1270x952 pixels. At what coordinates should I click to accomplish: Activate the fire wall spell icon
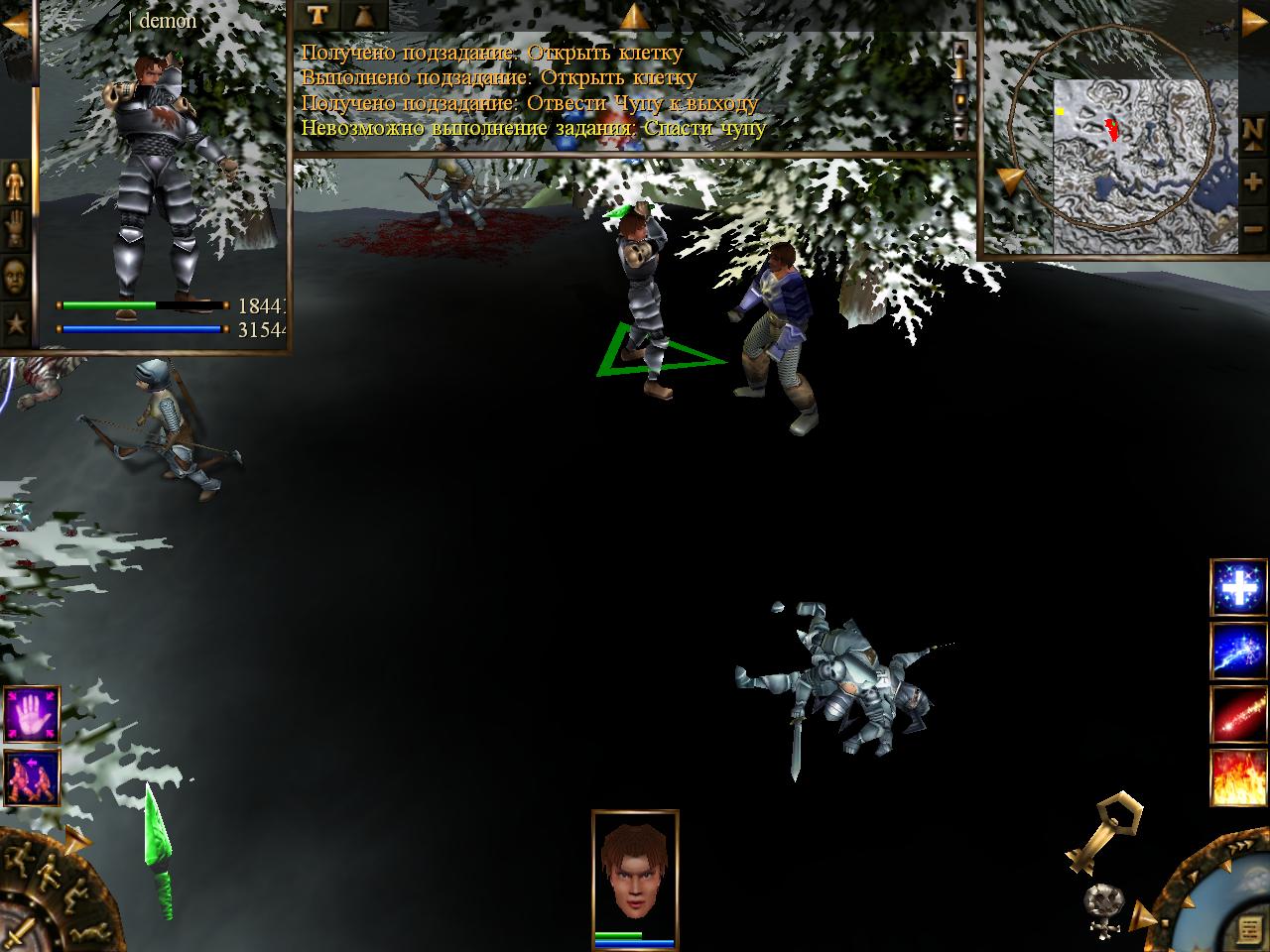tap(1239, 777)
